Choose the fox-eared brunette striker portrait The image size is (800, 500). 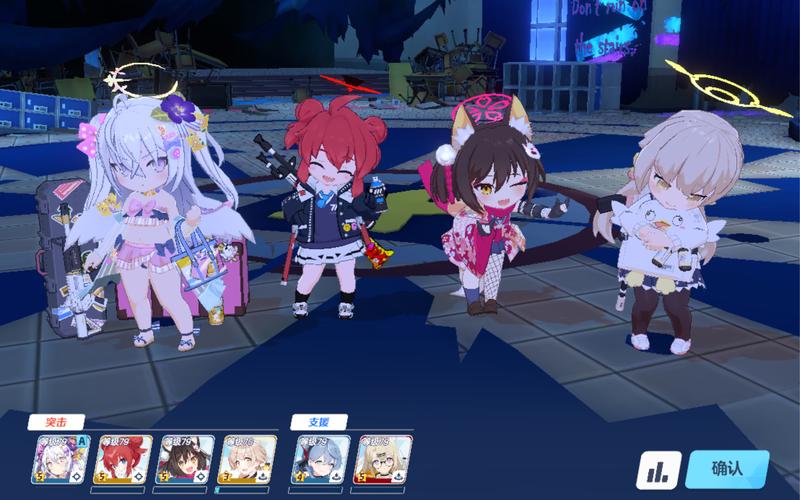pyautogui.click(x=183, y=460)
